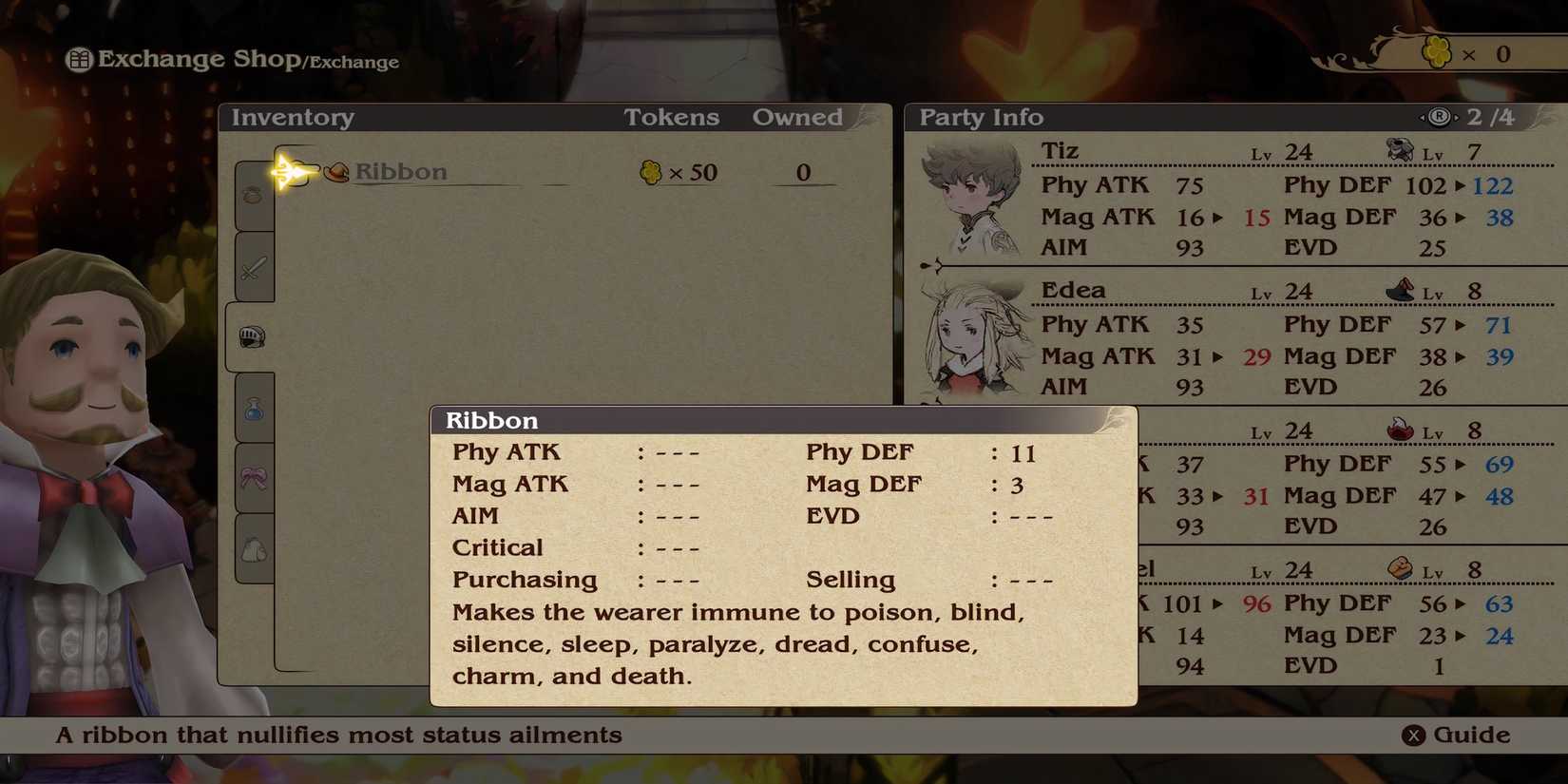Viewport: 1568px width, 784px height.
Task: Click the right arrow beside R indicator
Action: pyautogui.click(x=1457, y=116)
